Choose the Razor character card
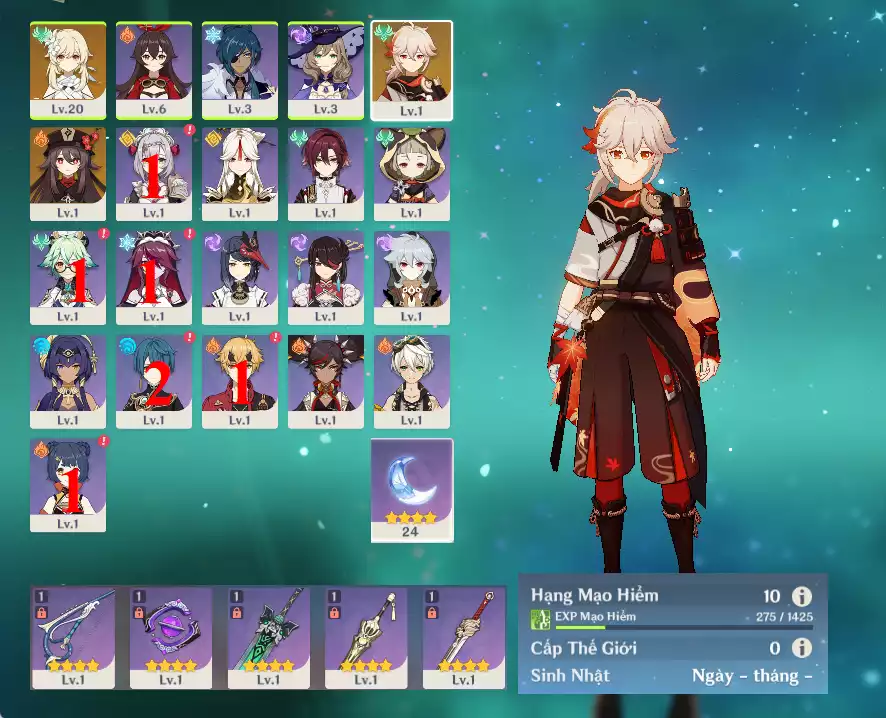This screenshot has width=886, height=718. click(x=412, y=277)
